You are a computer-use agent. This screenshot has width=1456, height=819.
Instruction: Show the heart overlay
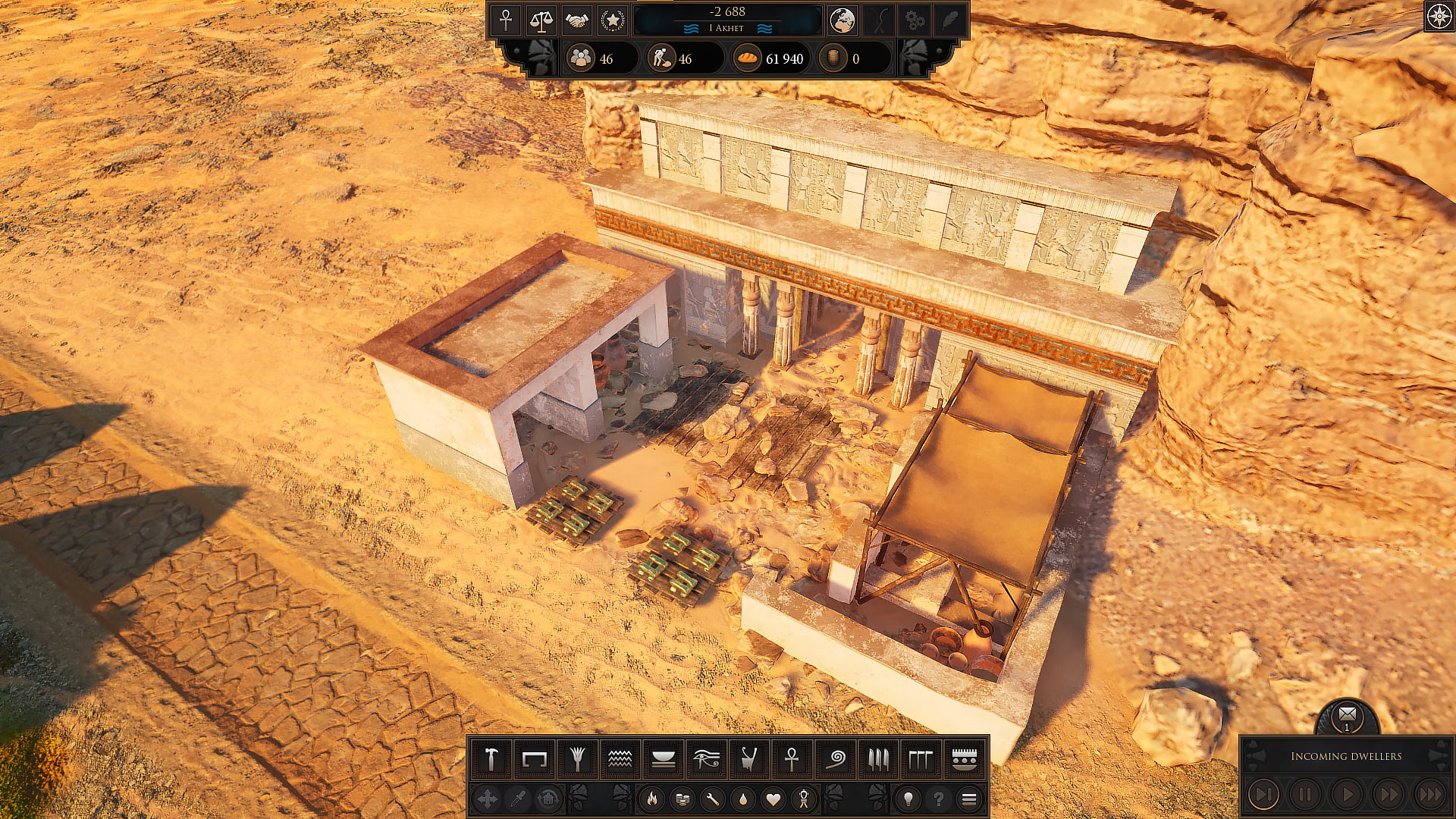tap(773, 799)
